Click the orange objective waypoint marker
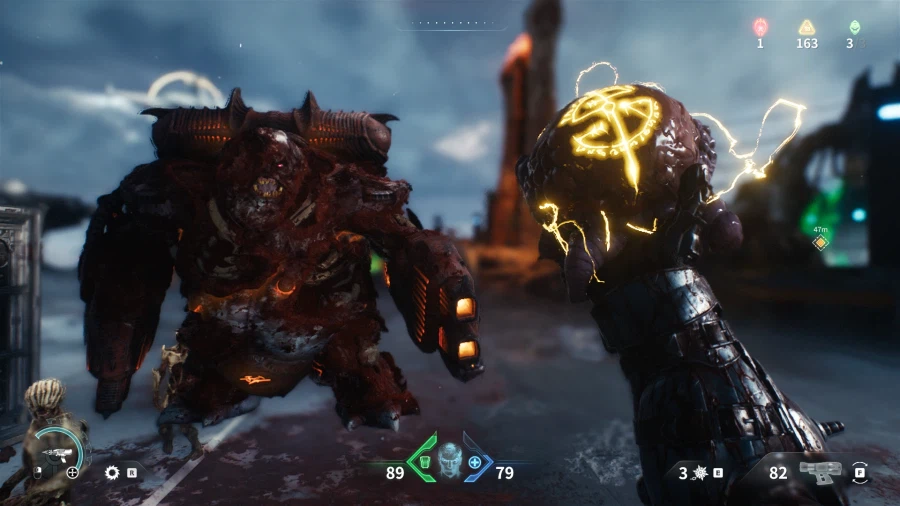This screenshot has height=506, width=900. (820, 243)
